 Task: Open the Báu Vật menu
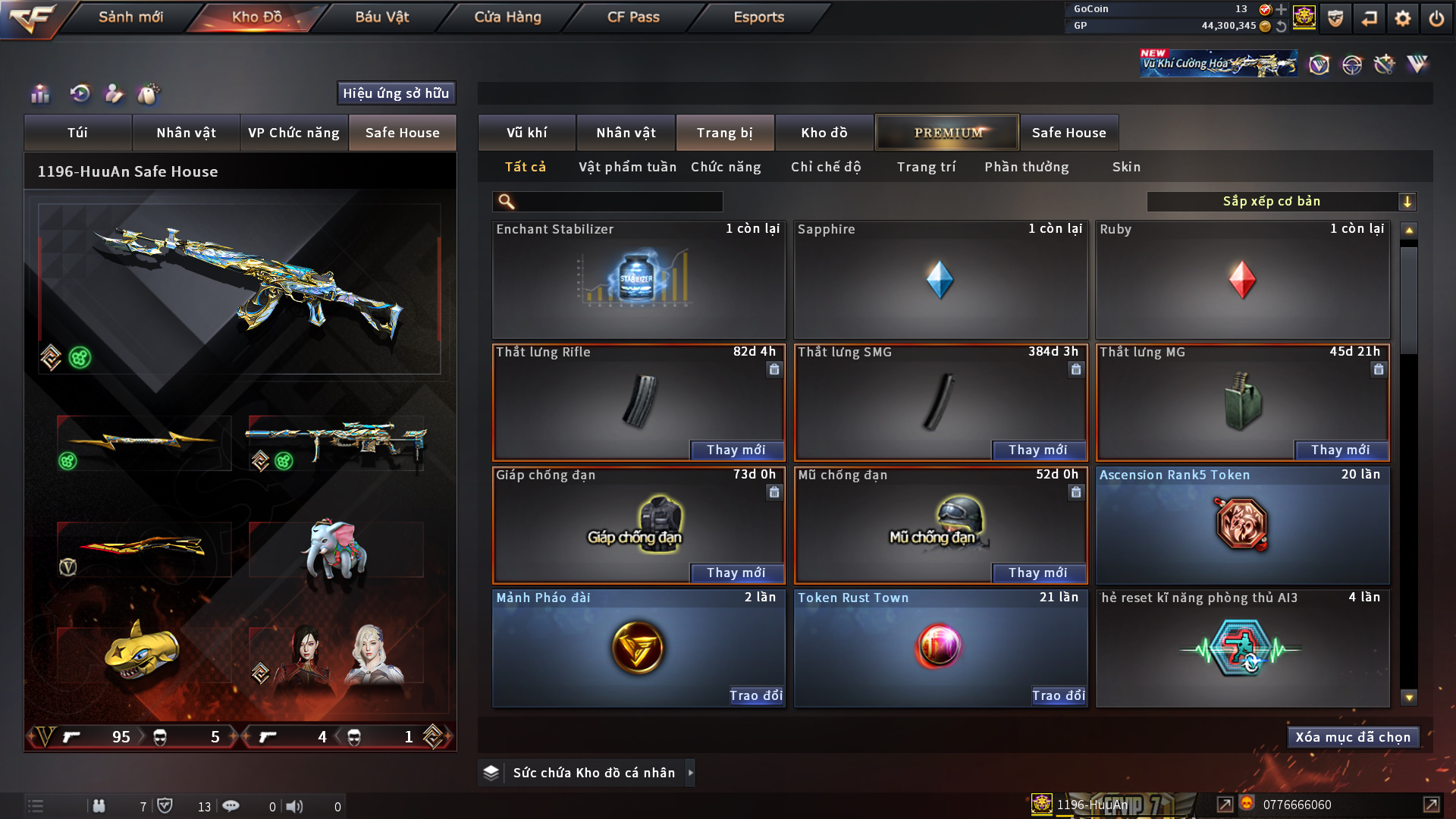381,17
